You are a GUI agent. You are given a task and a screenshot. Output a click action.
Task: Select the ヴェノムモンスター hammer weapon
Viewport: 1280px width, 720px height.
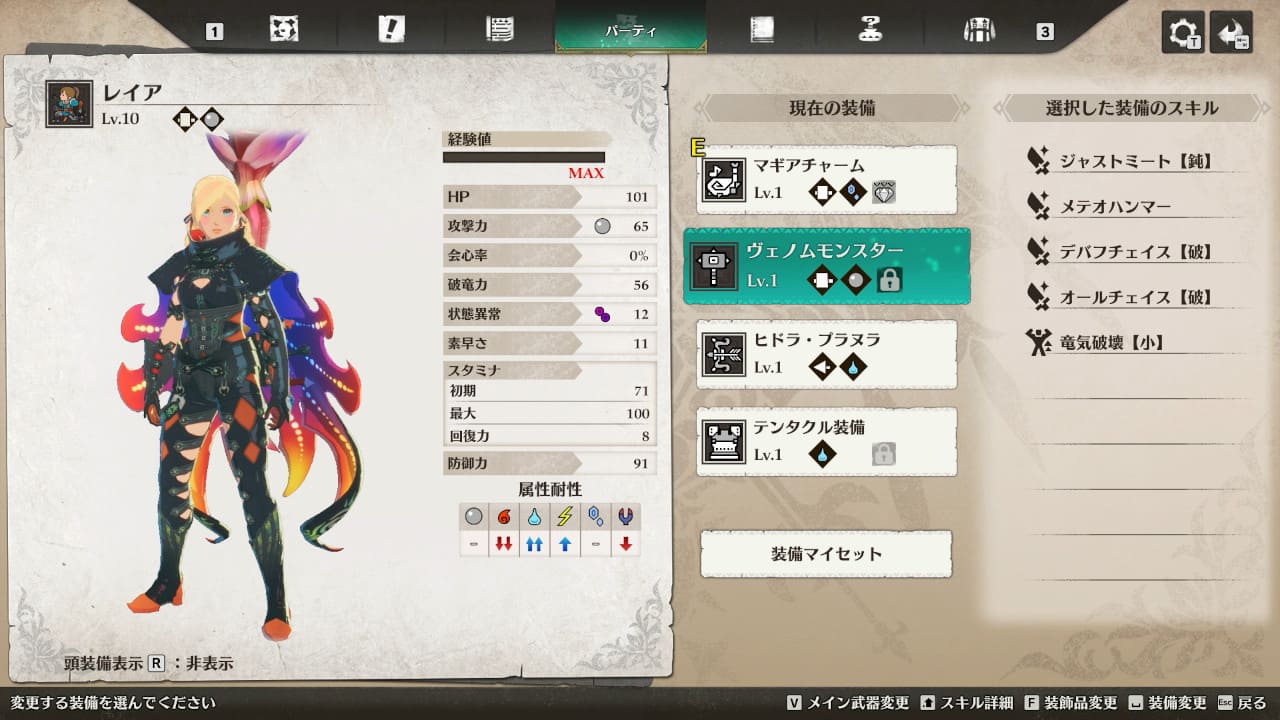826,266
